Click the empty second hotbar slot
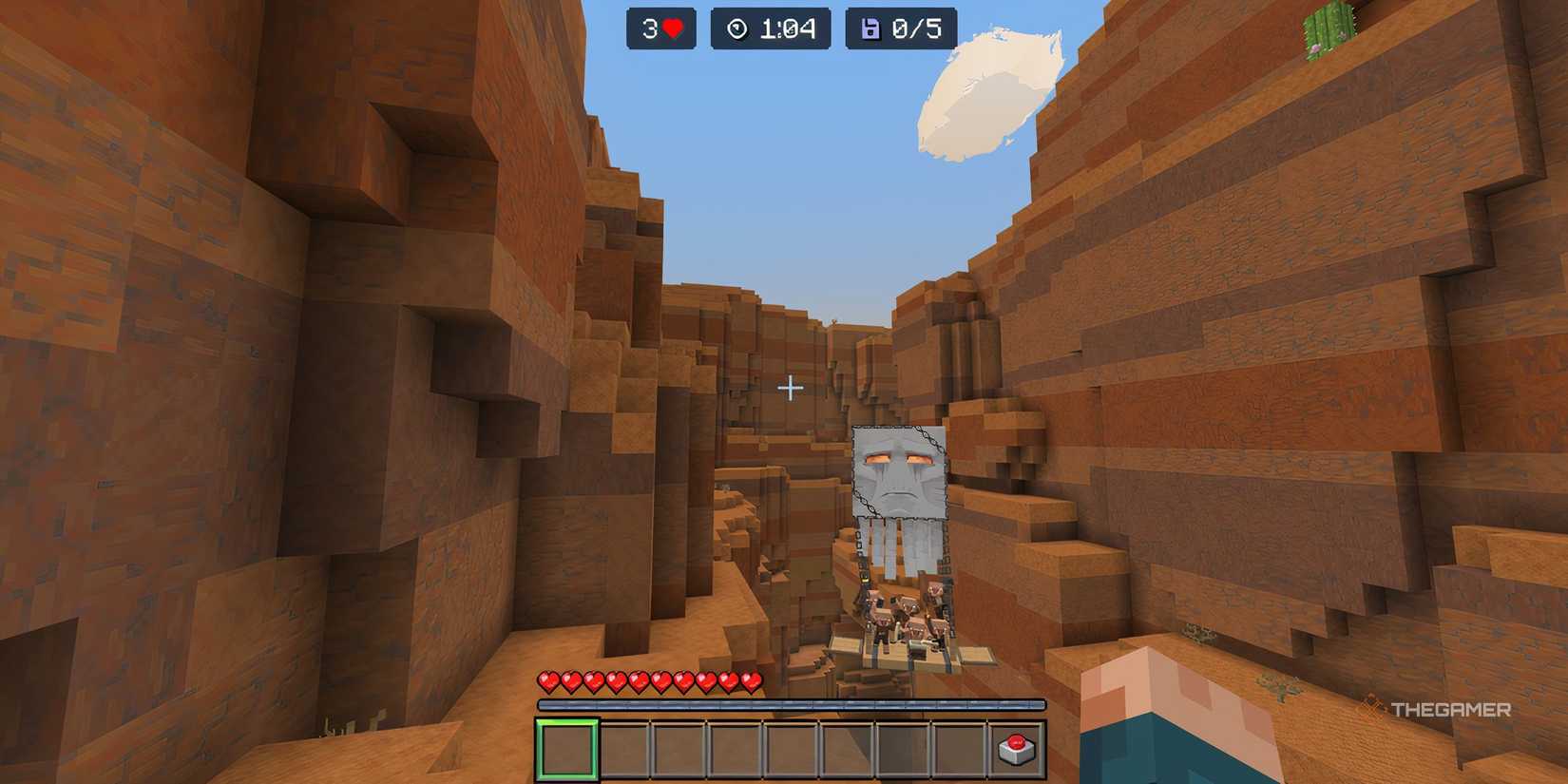The width and height of the screenshot is (1568, 784). (x=622, y=747)
